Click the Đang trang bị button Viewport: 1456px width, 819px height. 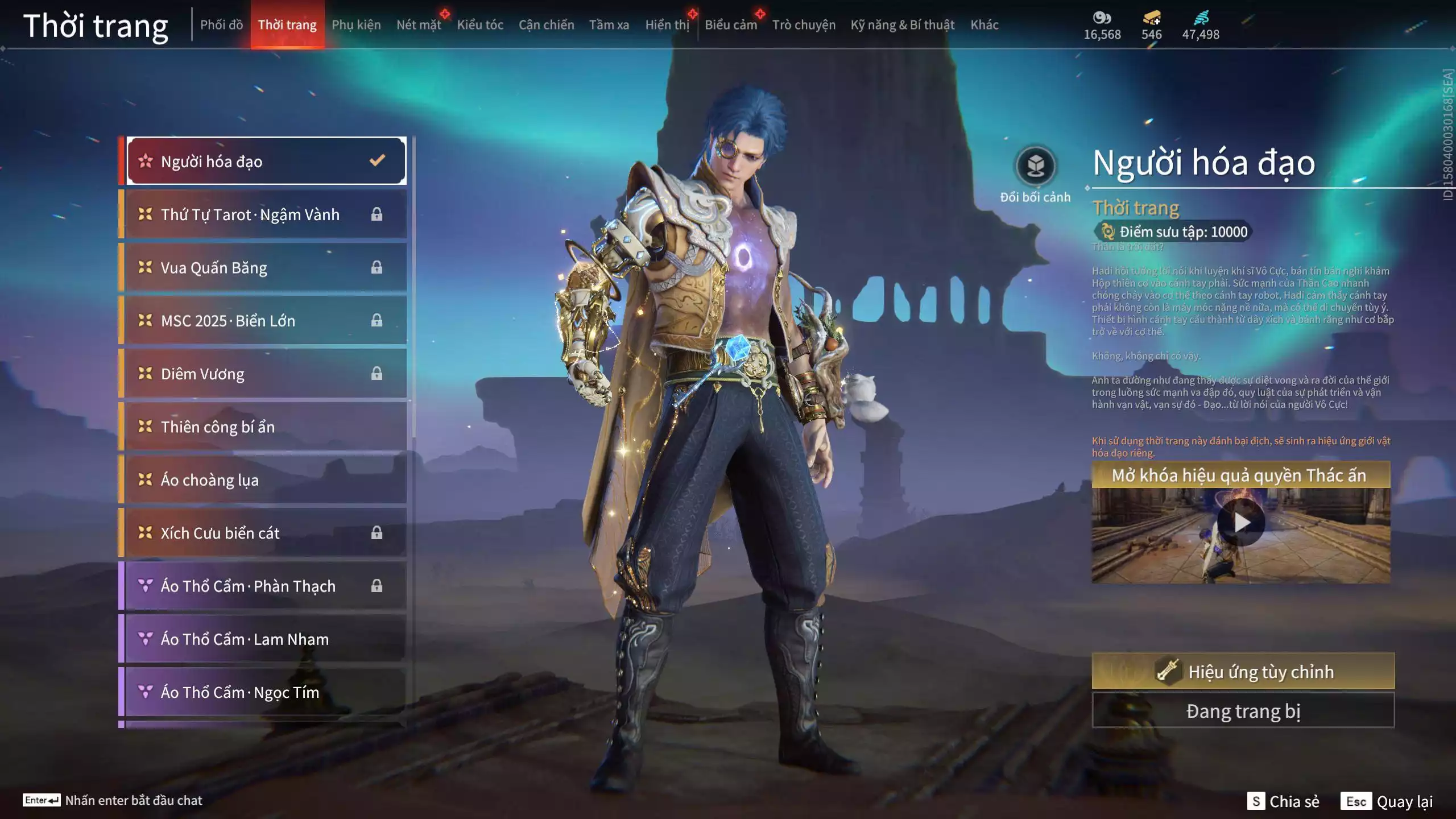tap(1243, 711)
